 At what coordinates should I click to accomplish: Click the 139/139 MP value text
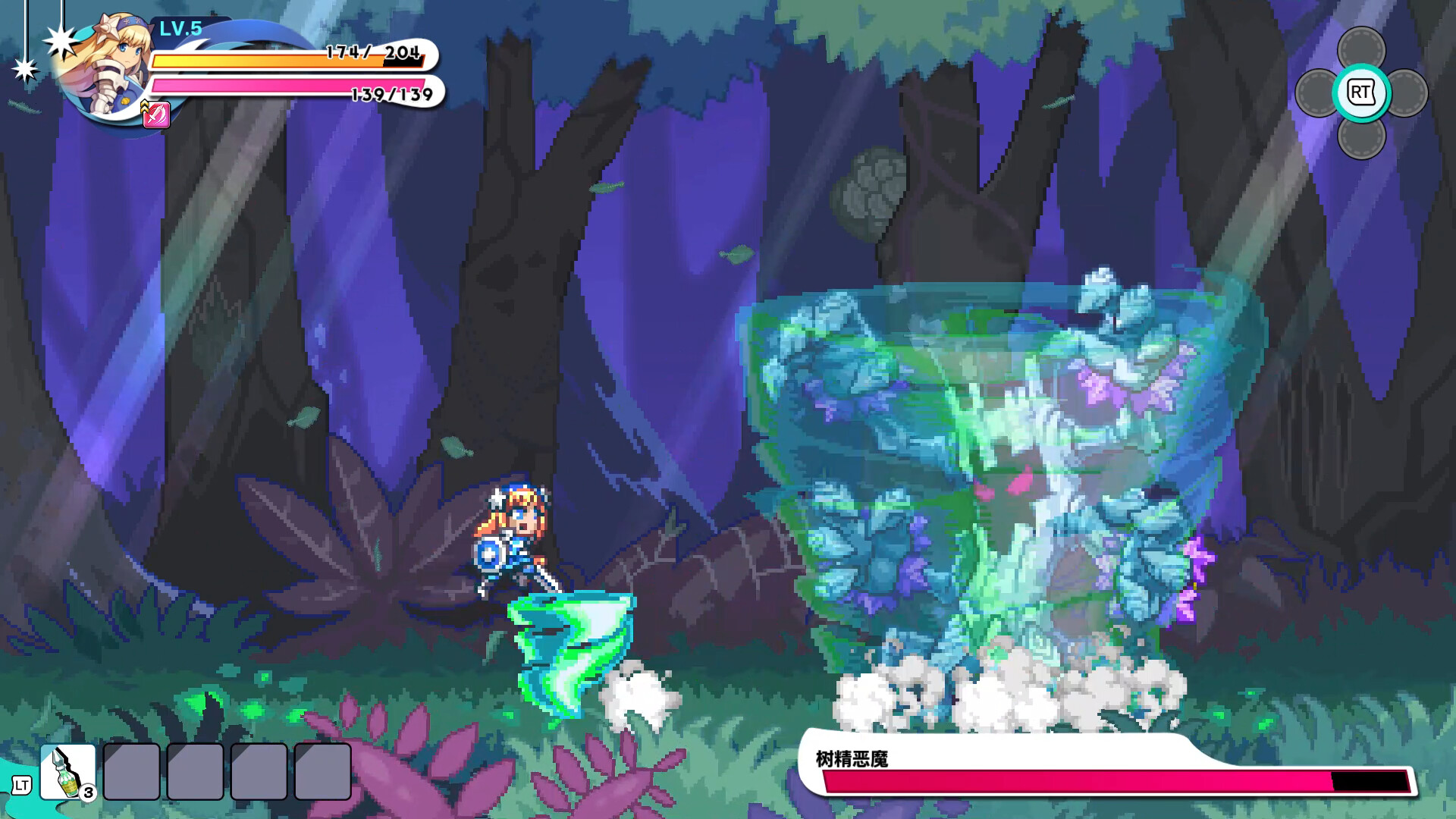click(x=391, y=94)
